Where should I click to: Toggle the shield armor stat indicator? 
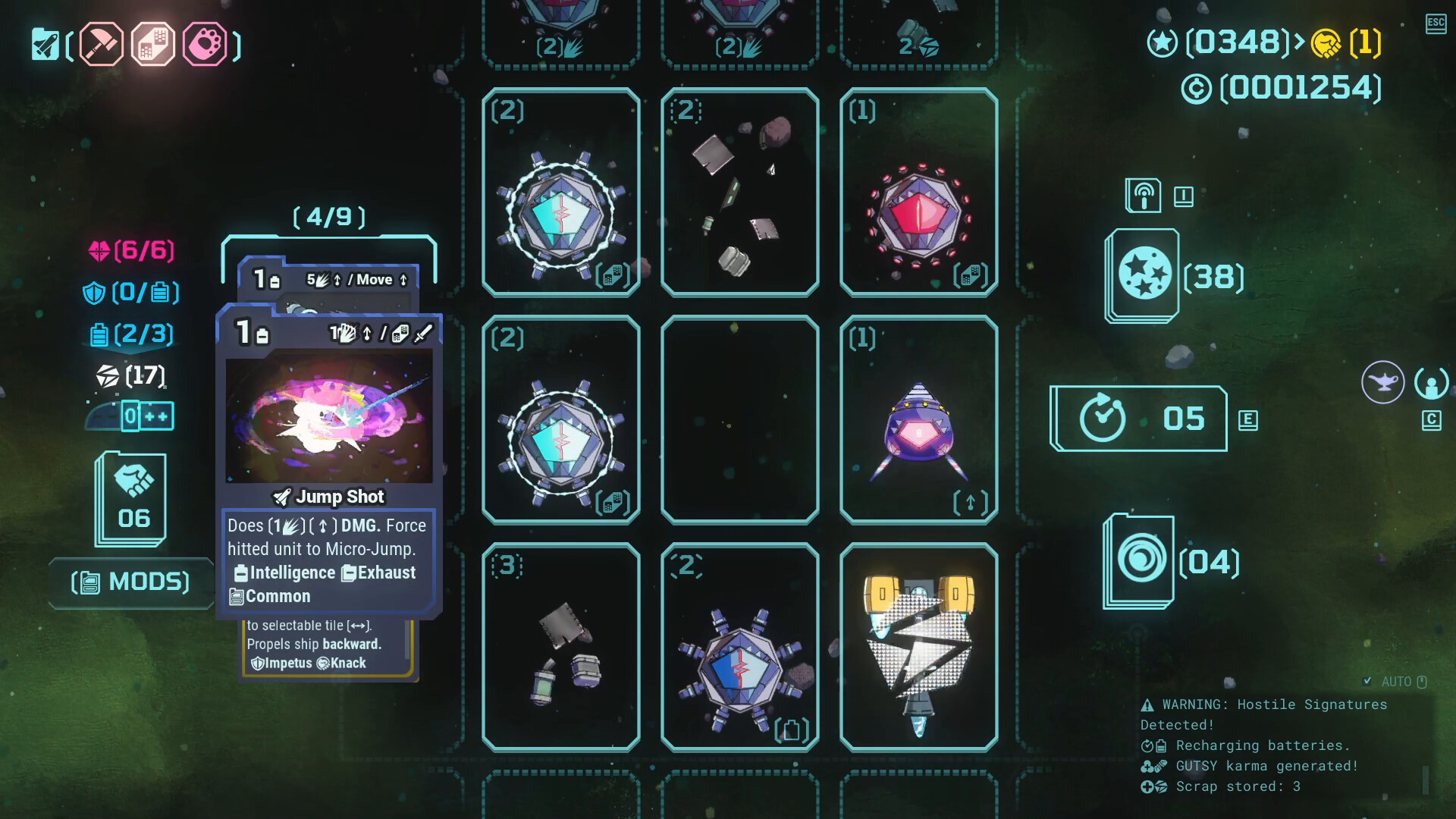pyautogui.click(x=131, y=292)
